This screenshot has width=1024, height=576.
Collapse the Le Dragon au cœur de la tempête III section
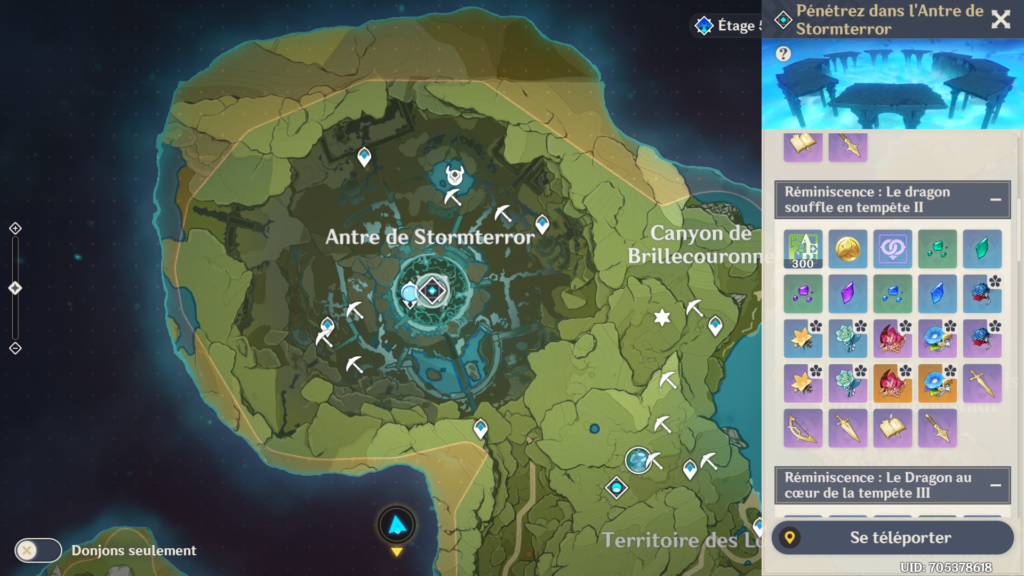996,485
